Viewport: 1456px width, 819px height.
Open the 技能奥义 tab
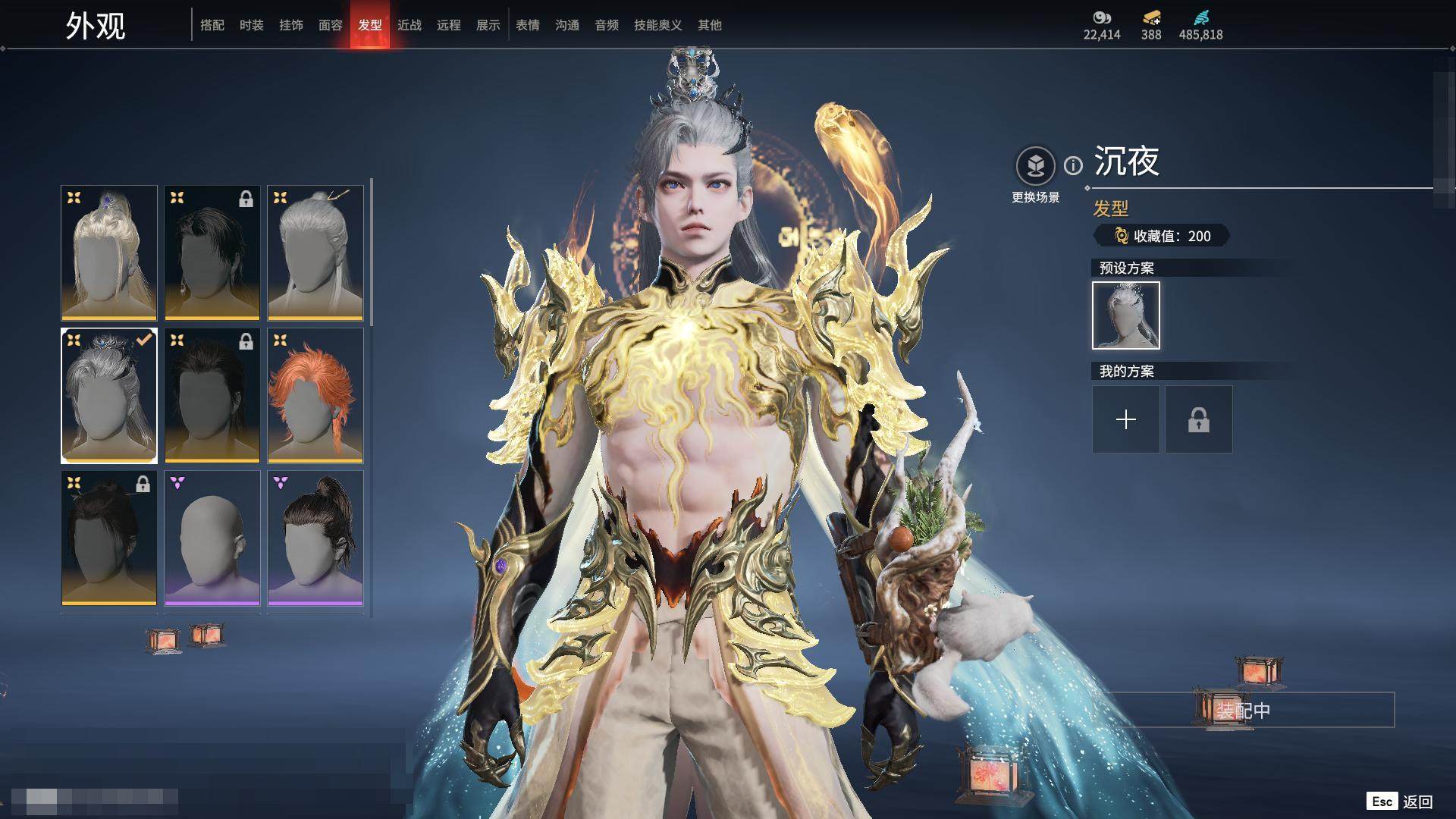coord(657,25)
